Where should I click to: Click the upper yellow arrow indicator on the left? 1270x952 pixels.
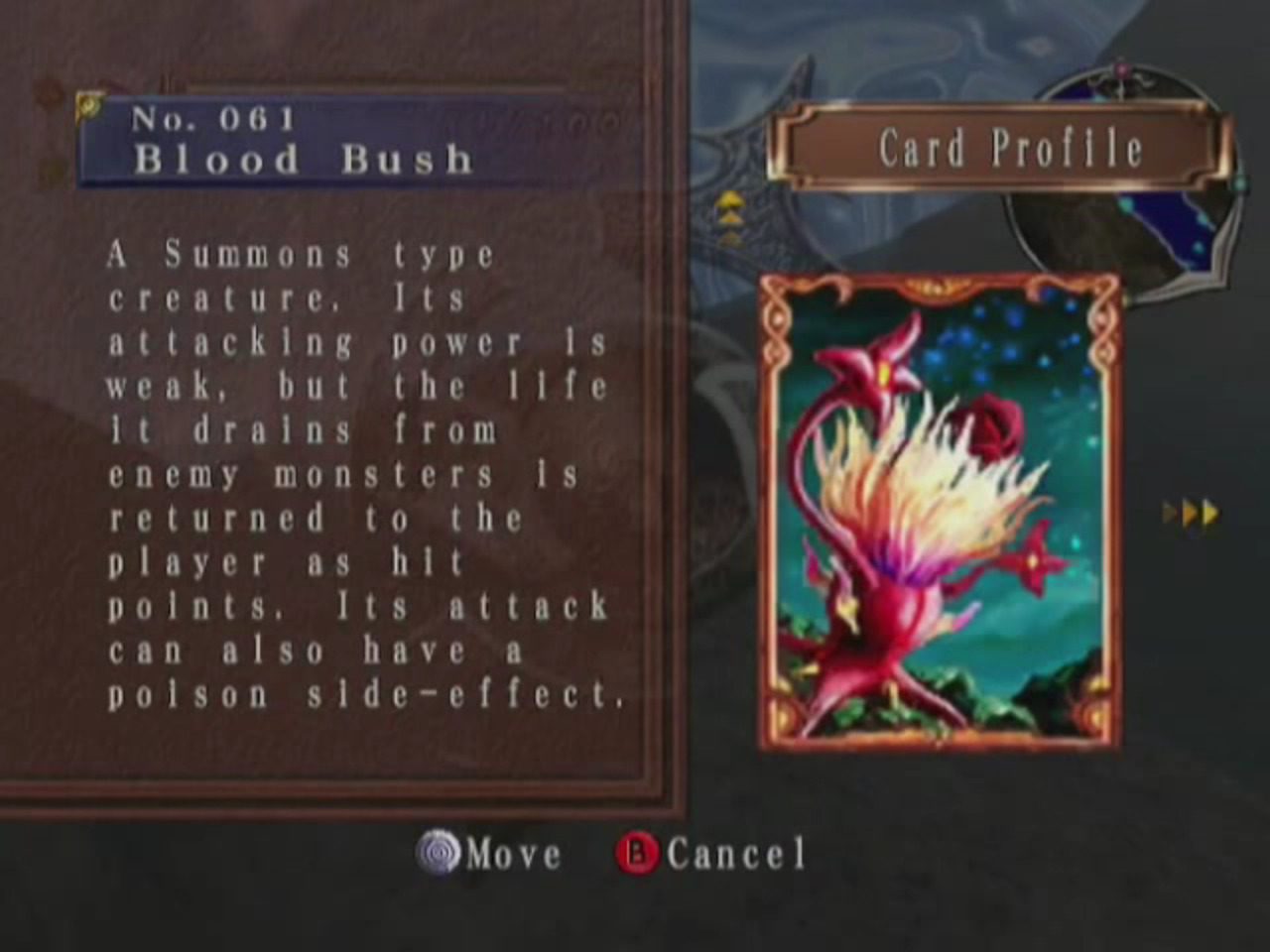[x=731, y=199]
